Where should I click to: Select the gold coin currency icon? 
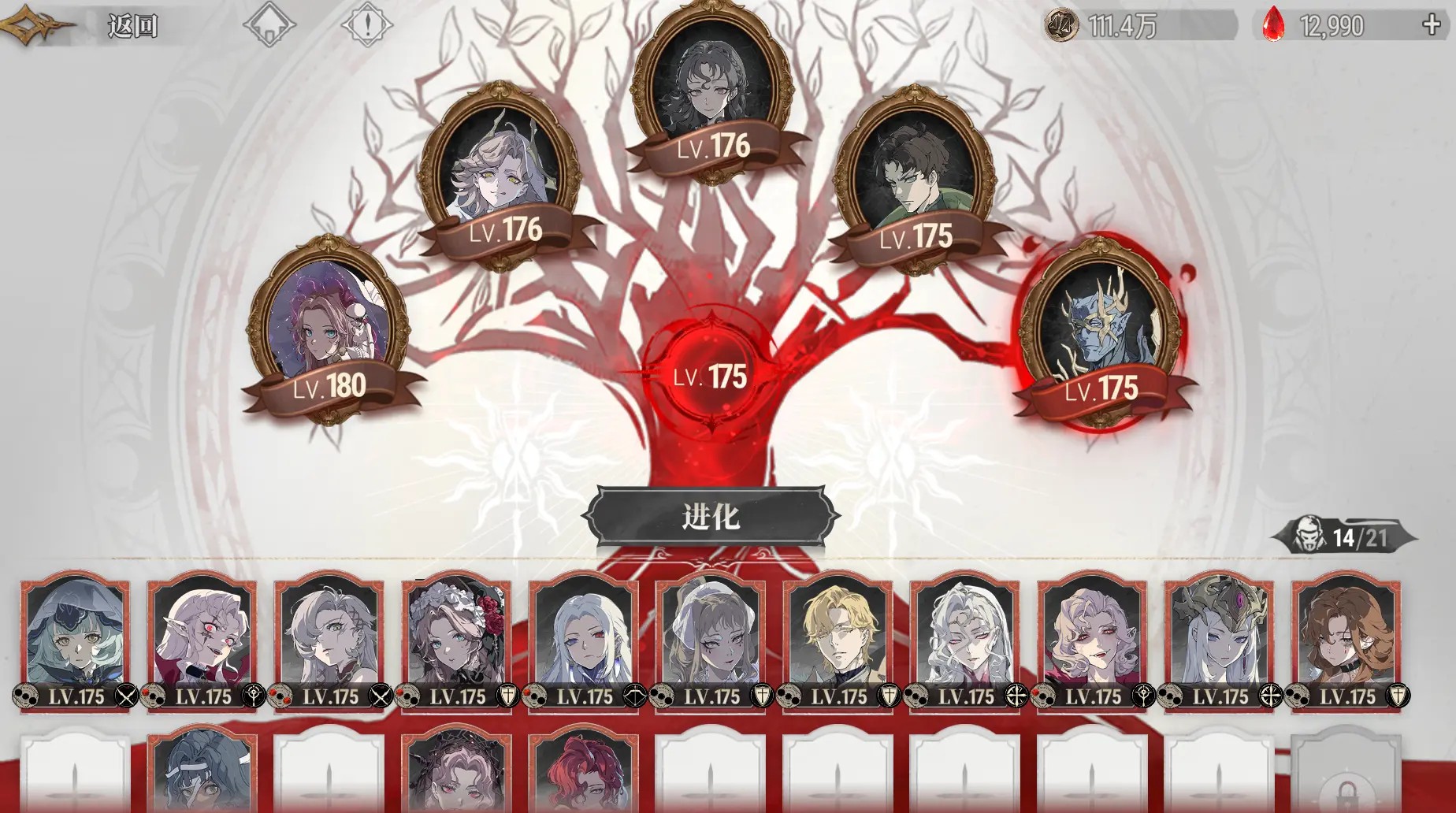[x=1058, y=24]
